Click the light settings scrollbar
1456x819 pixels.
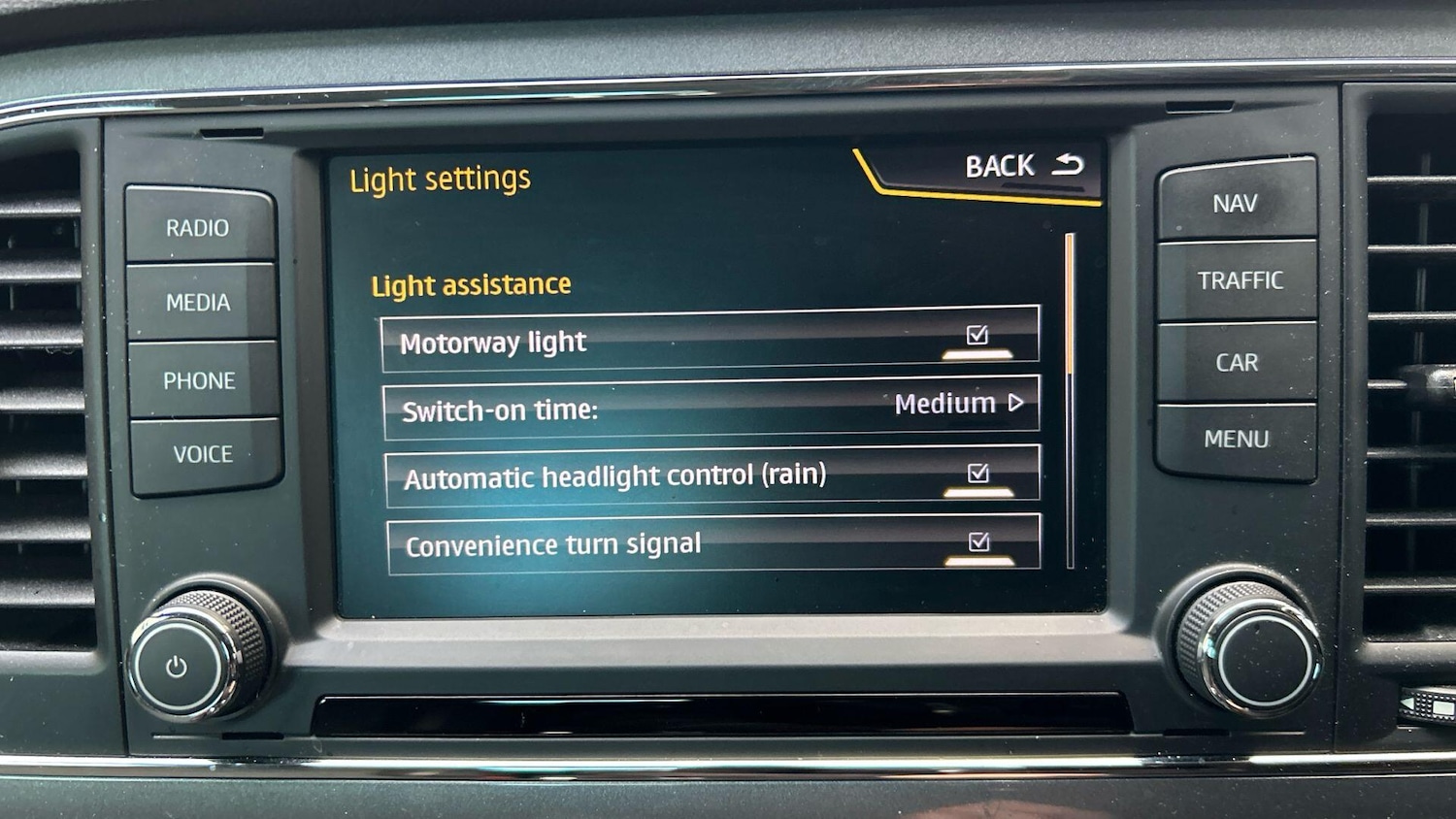(1070, 400)
